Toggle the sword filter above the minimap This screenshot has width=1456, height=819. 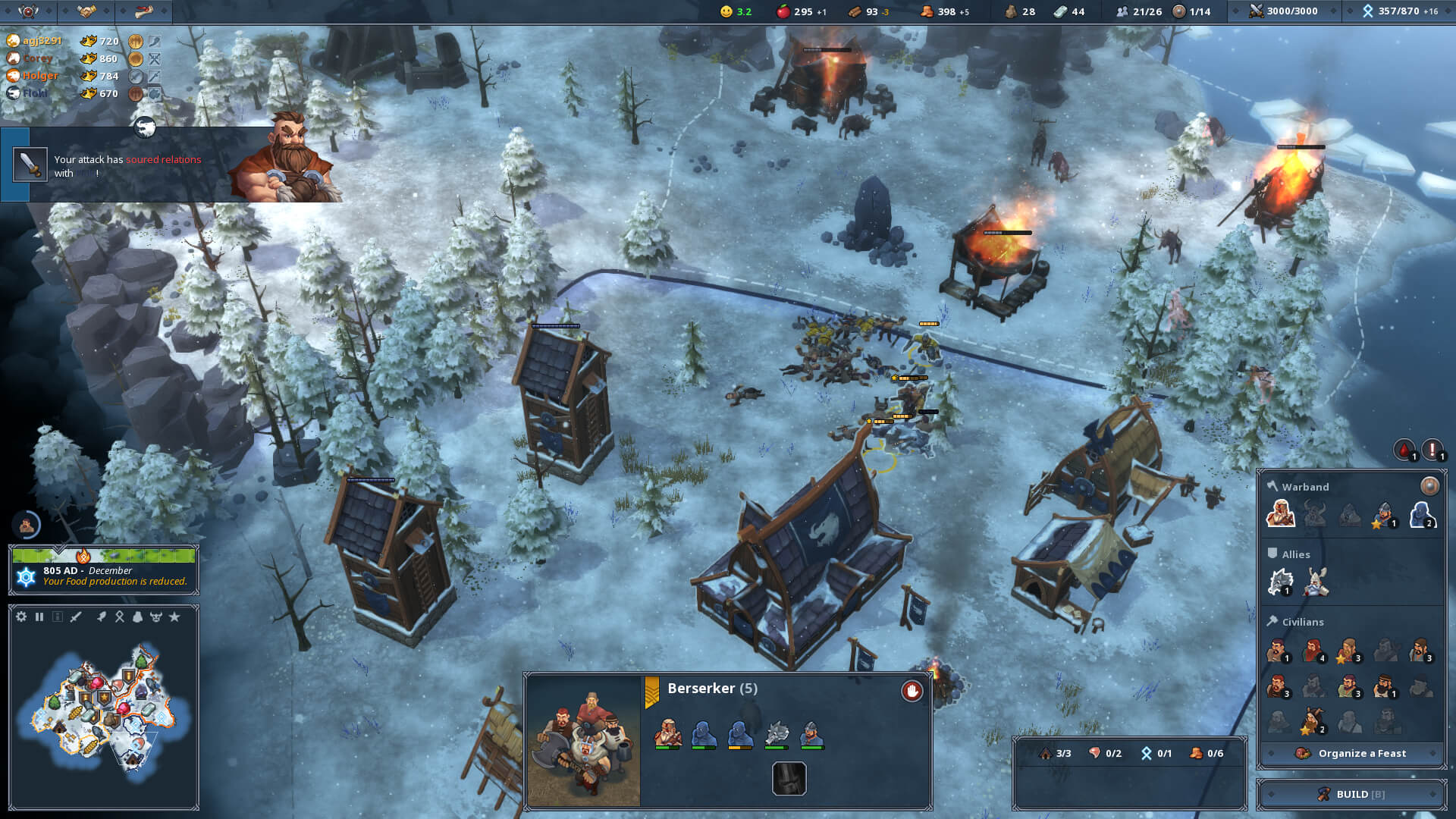coord(76,617)
